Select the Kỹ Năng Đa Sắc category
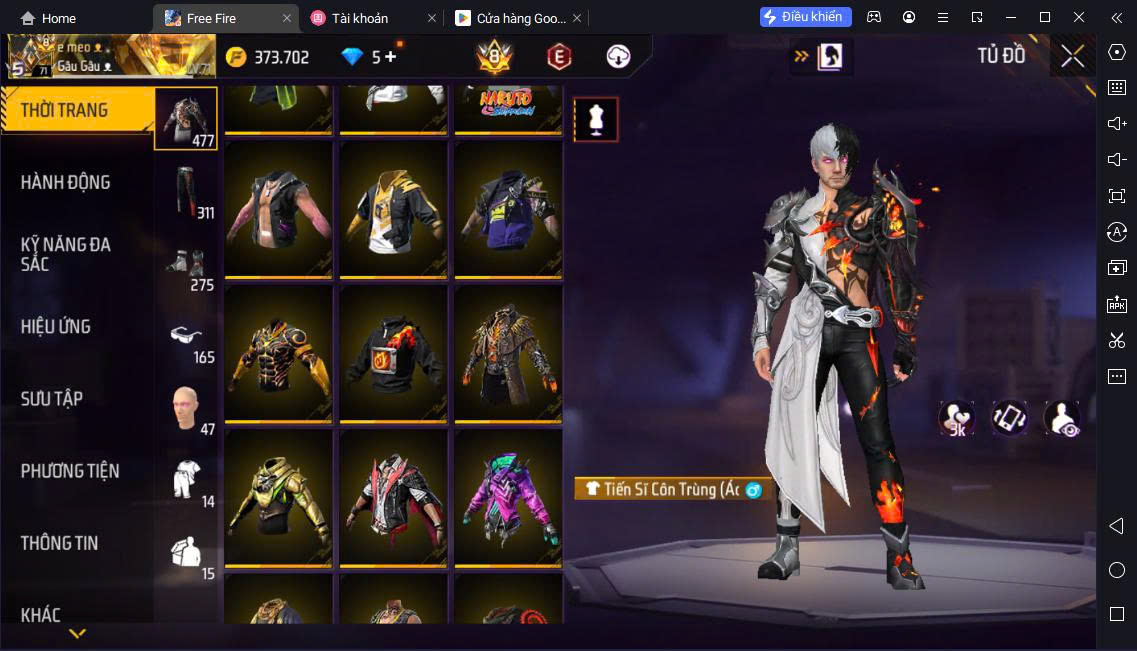The image size is (1137, 651). point(66,254)
